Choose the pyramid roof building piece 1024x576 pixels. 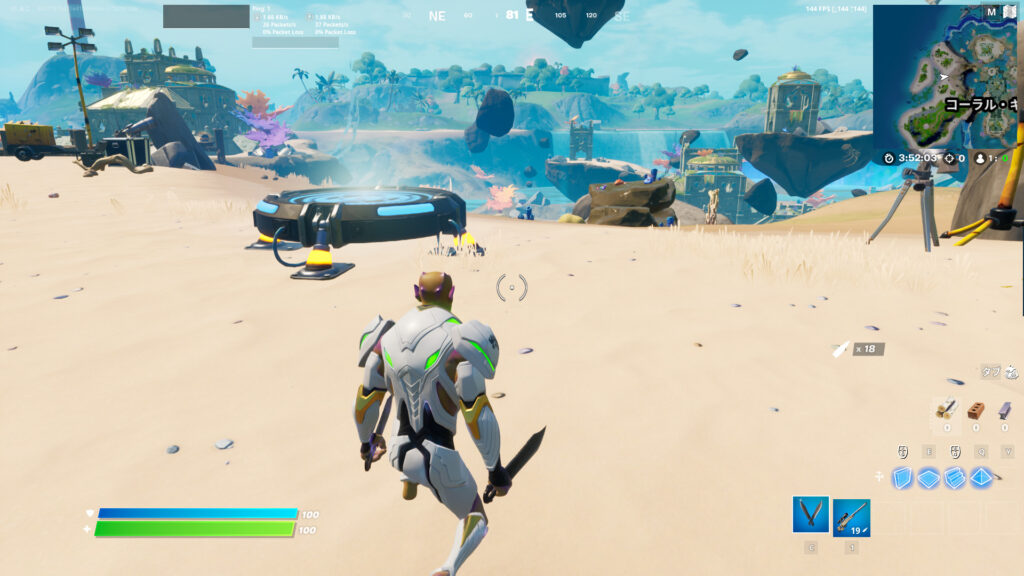981,478
